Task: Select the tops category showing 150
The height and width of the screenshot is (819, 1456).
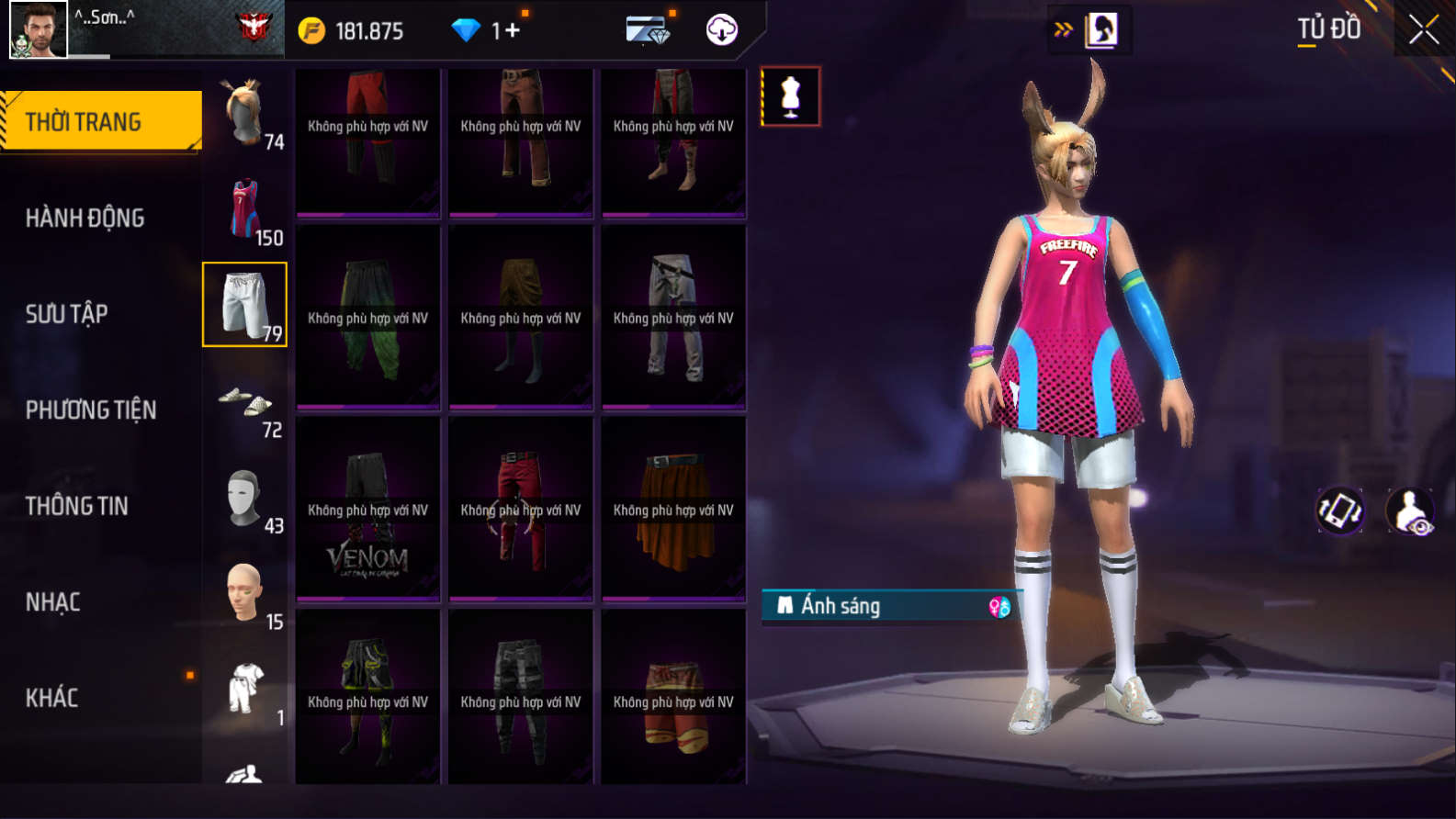Action: [245, 210]
